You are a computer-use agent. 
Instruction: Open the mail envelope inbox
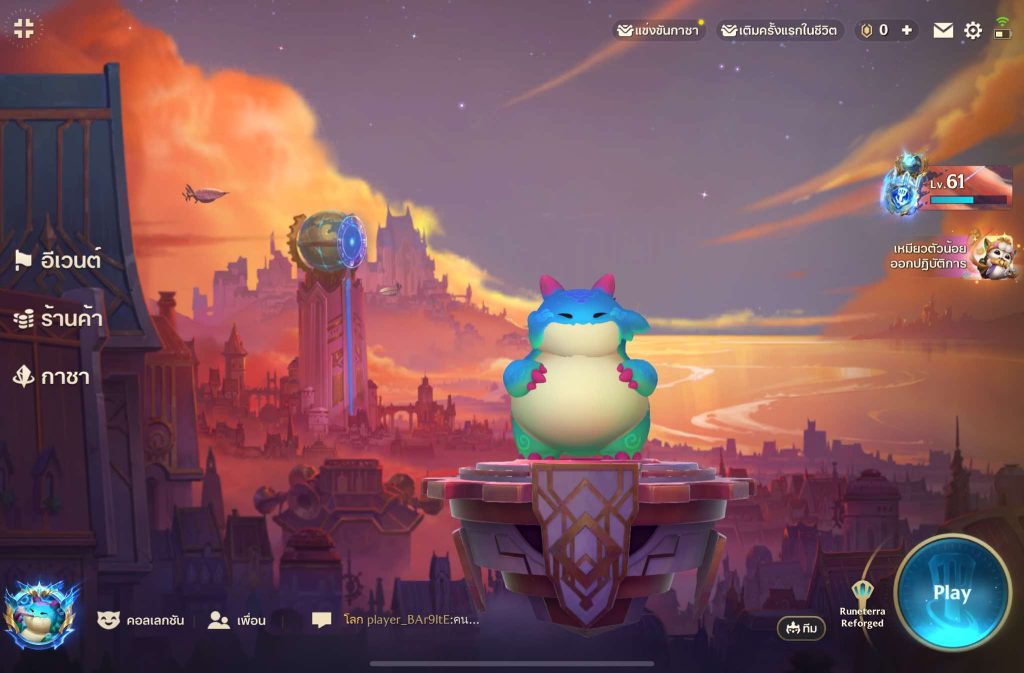pos(943,30)
